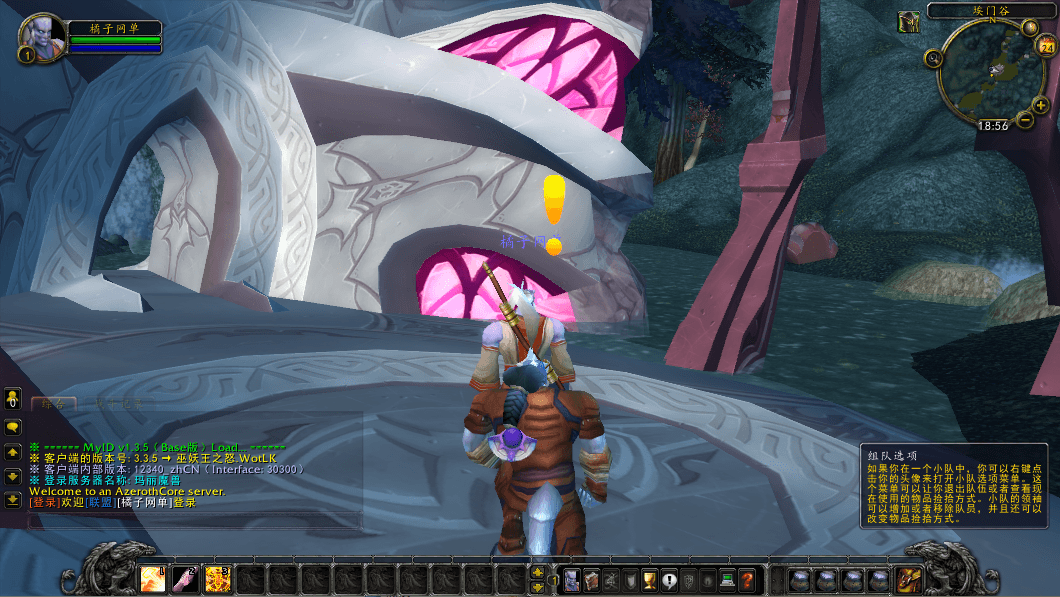1060x597 pixels.
Task: Open achievements with the gold trophy button
Action: point(649,580)
